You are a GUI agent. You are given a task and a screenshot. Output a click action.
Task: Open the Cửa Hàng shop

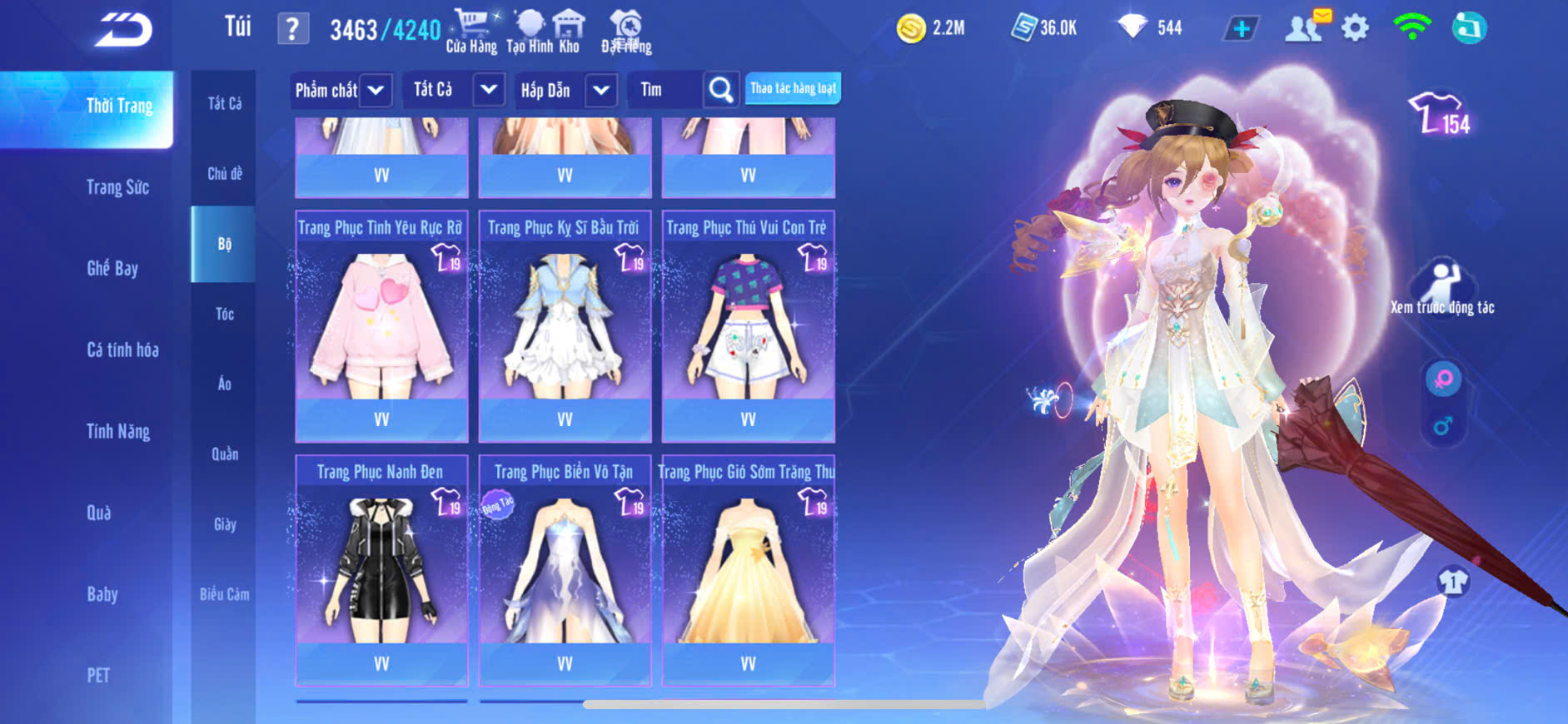(x=471, y=32)
